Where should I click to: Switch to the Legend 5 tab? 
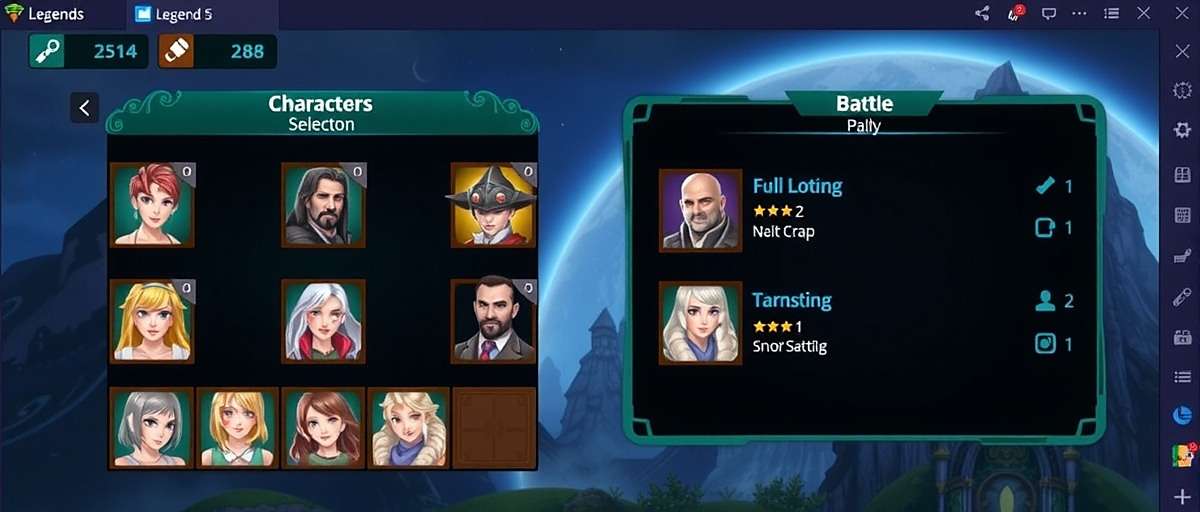[x=178, y=15]
